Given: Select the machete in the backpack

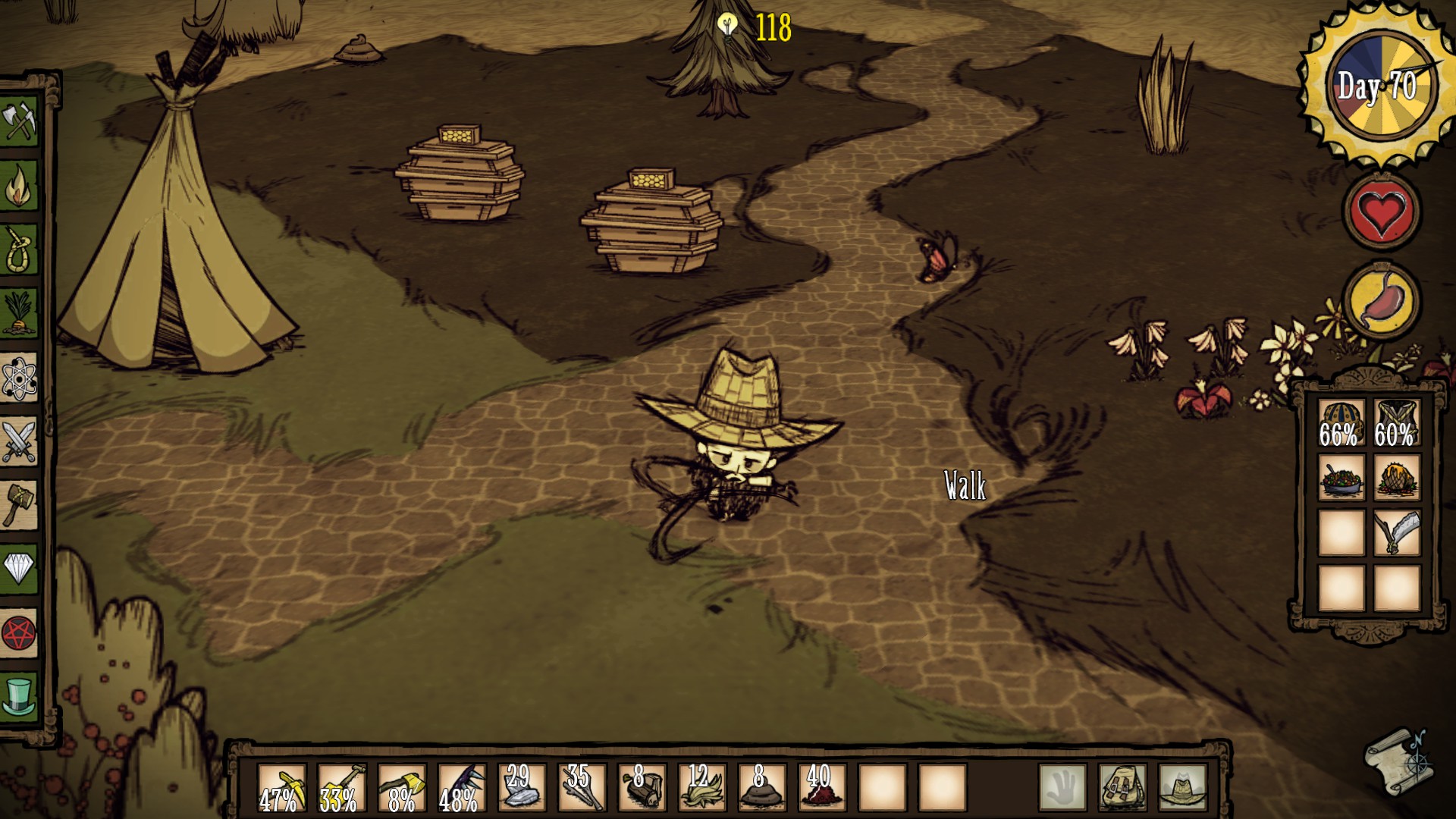Looking at the screenshot, I should point(1396,532).
